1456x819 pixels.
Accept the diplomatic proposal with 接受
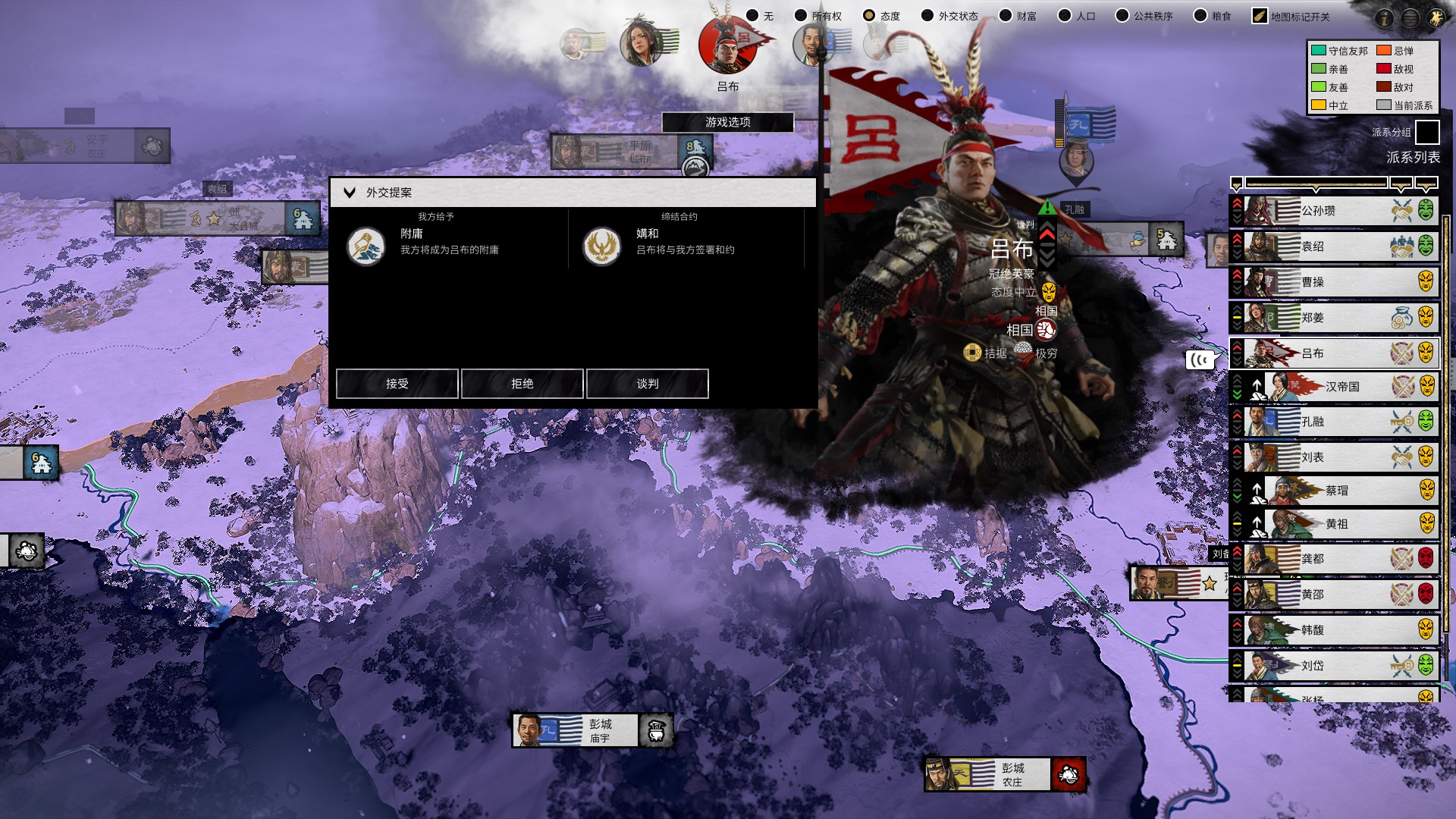pyautogui.click(x=397, y=384)
